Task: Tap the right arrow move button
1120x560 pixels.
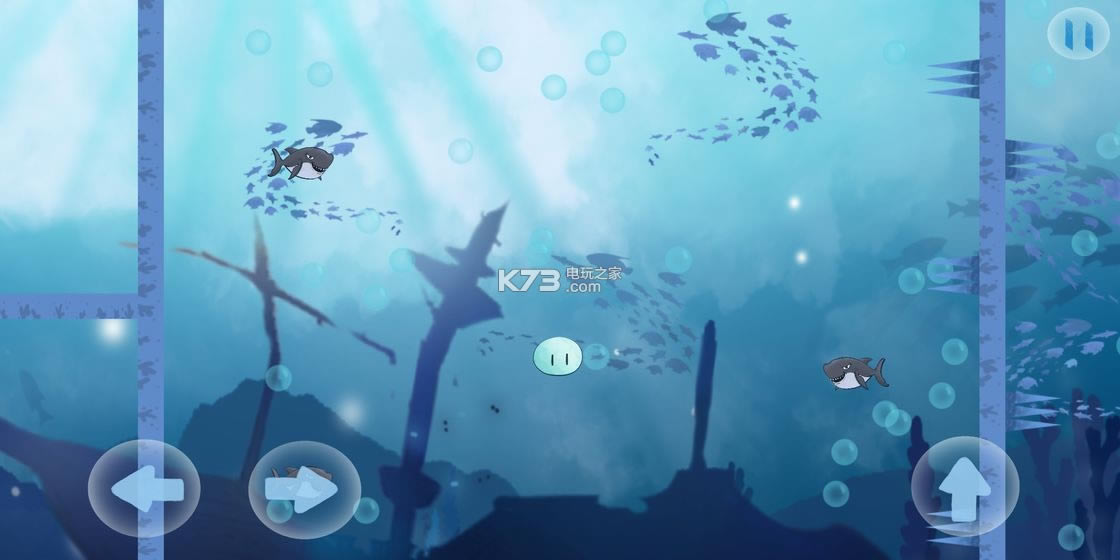Action: click(x=303, y=489)
